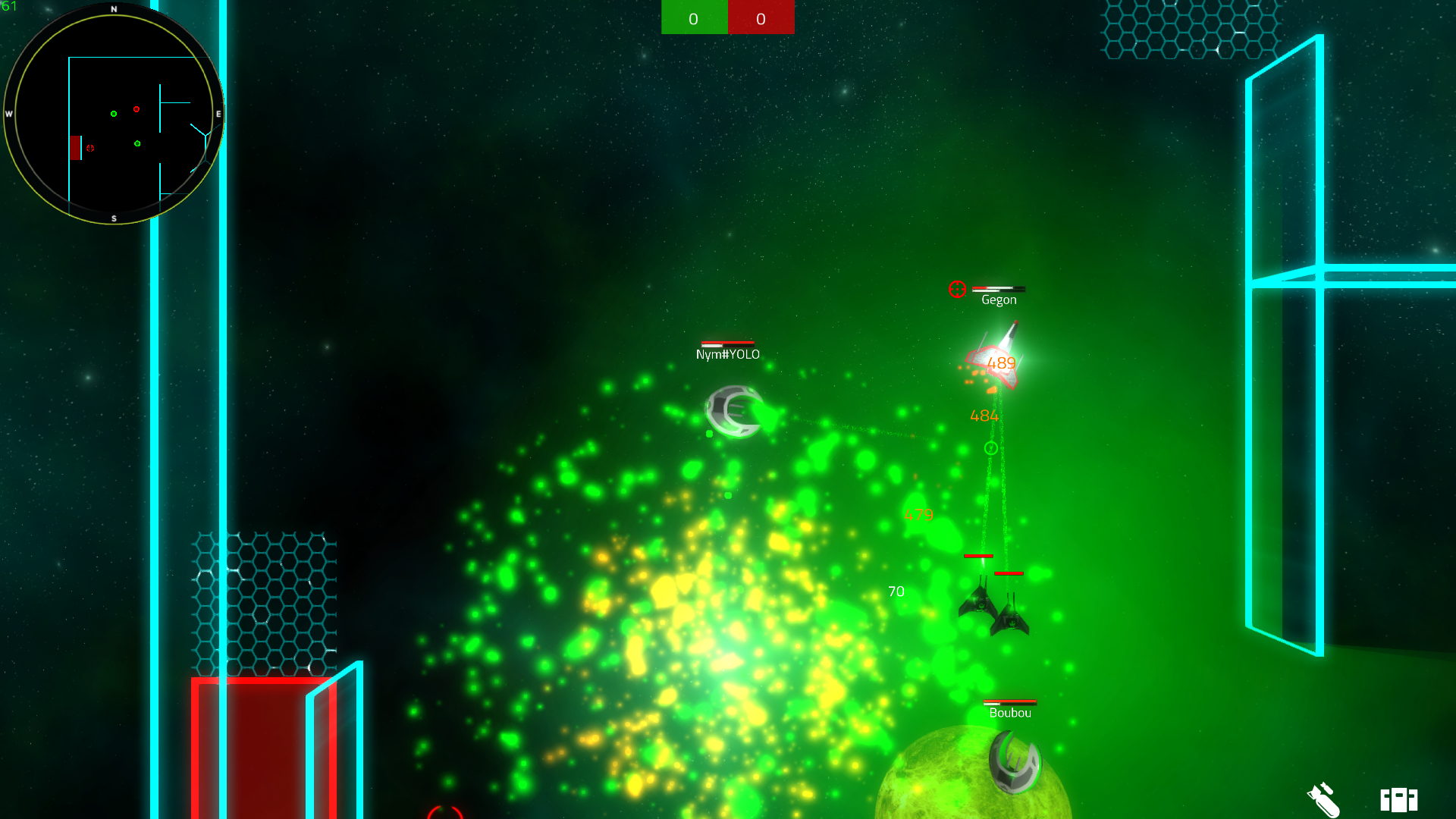Select player Gegon's name label
Screen dimensions: 1456x819
click(998, 300)
